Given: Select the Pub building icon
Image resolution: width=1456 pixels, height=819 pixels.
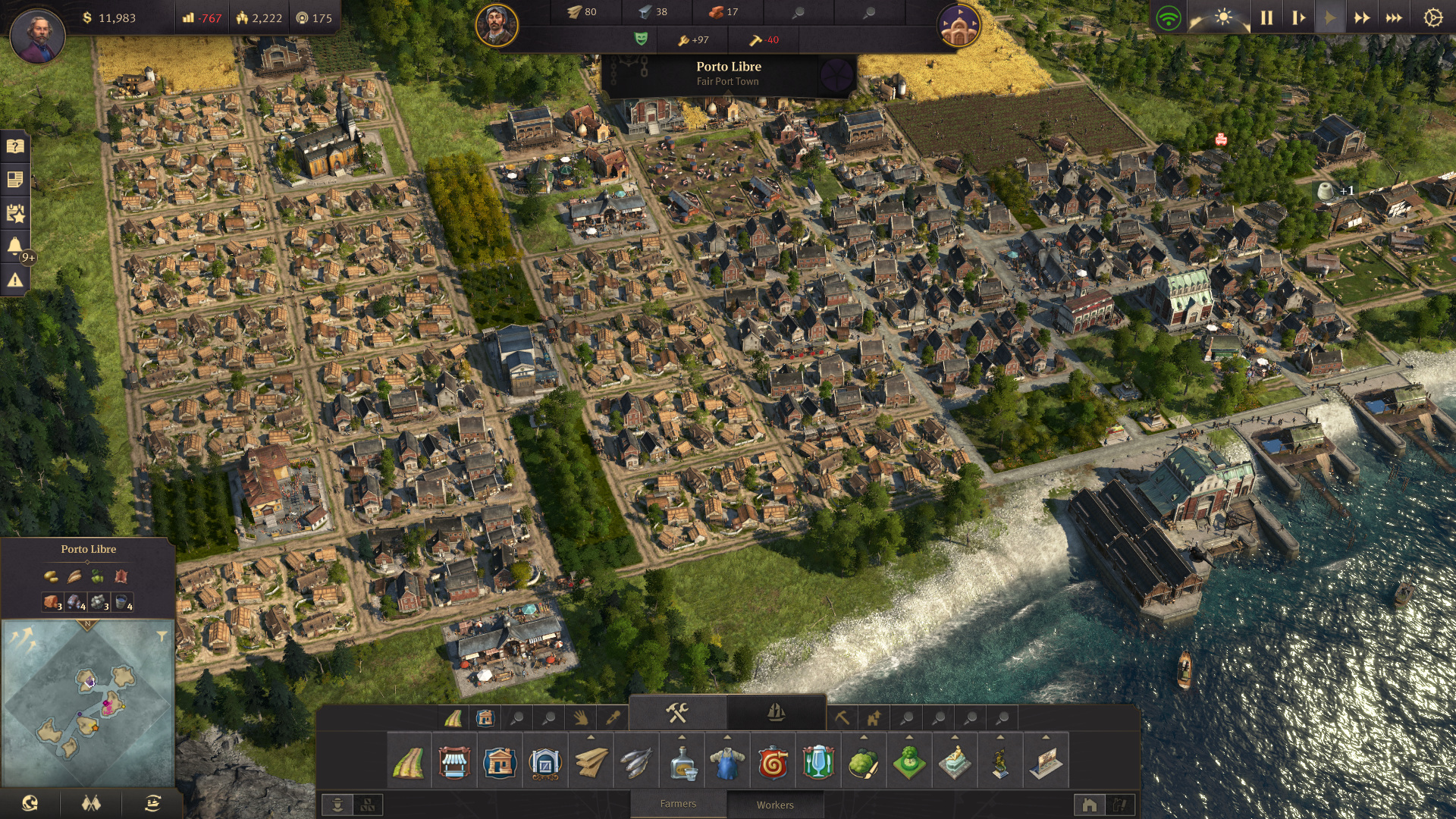Looking at the screenshot, I should point(818,763).
